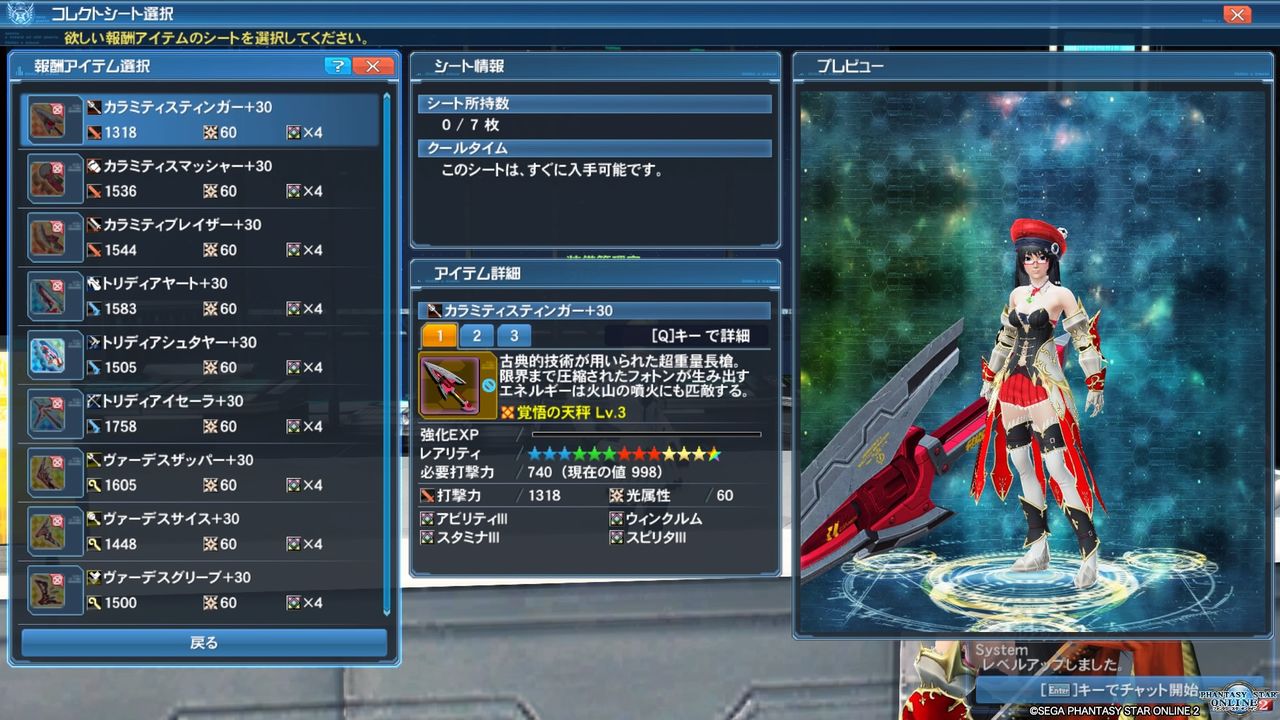Click the help "?" icon on 報酬アイテム選択 window
Image resolution: width=1280 pixels, height=720 pixels.
(338, 66)
